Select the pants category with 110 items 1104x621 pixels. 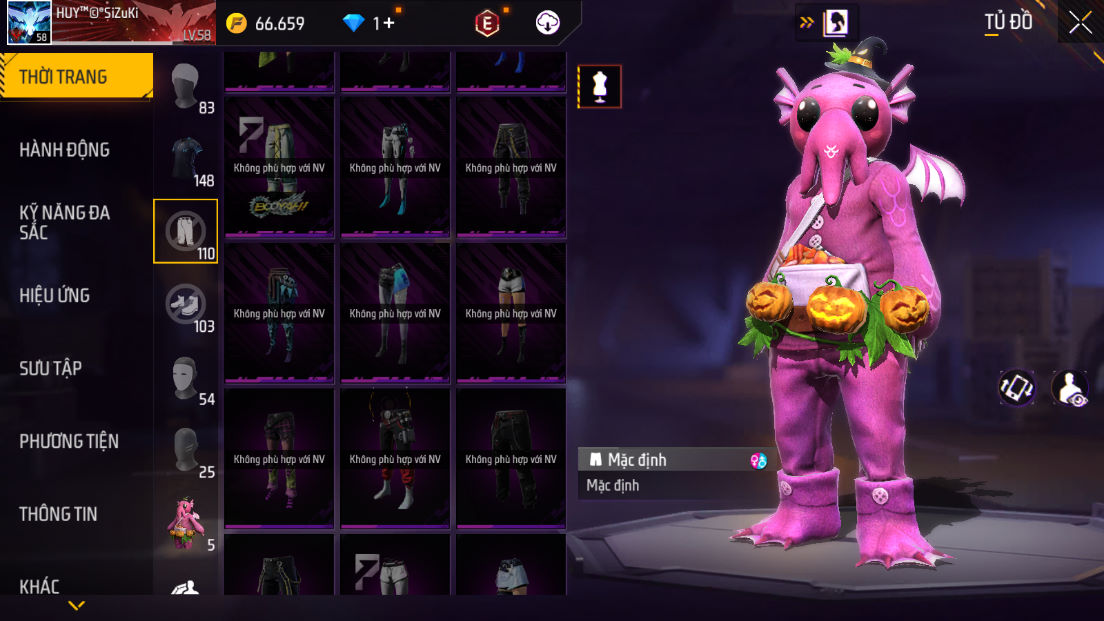(185, 231)
